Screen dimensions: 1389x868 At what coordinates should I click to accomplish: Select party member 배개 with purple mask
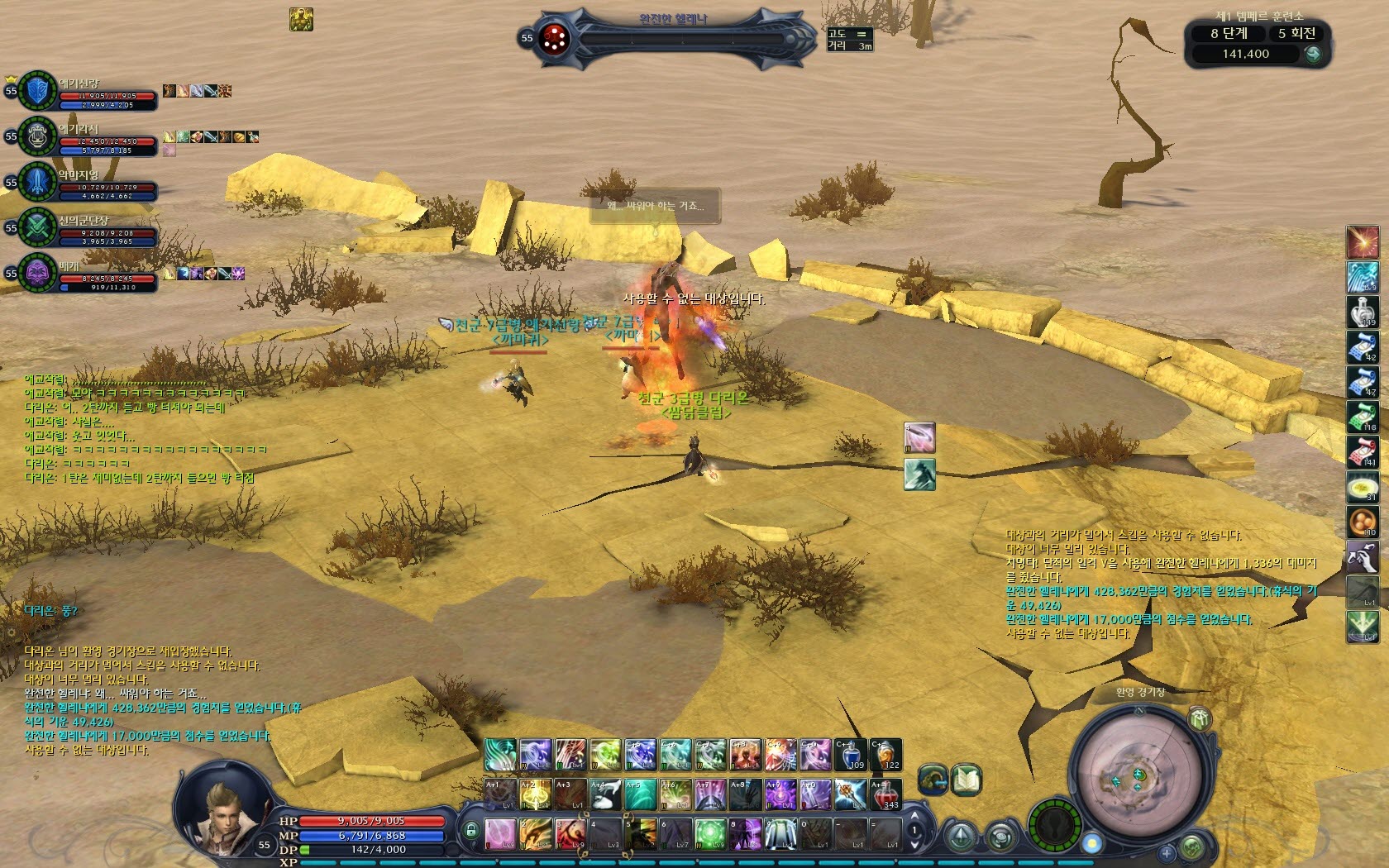point(83,274)
